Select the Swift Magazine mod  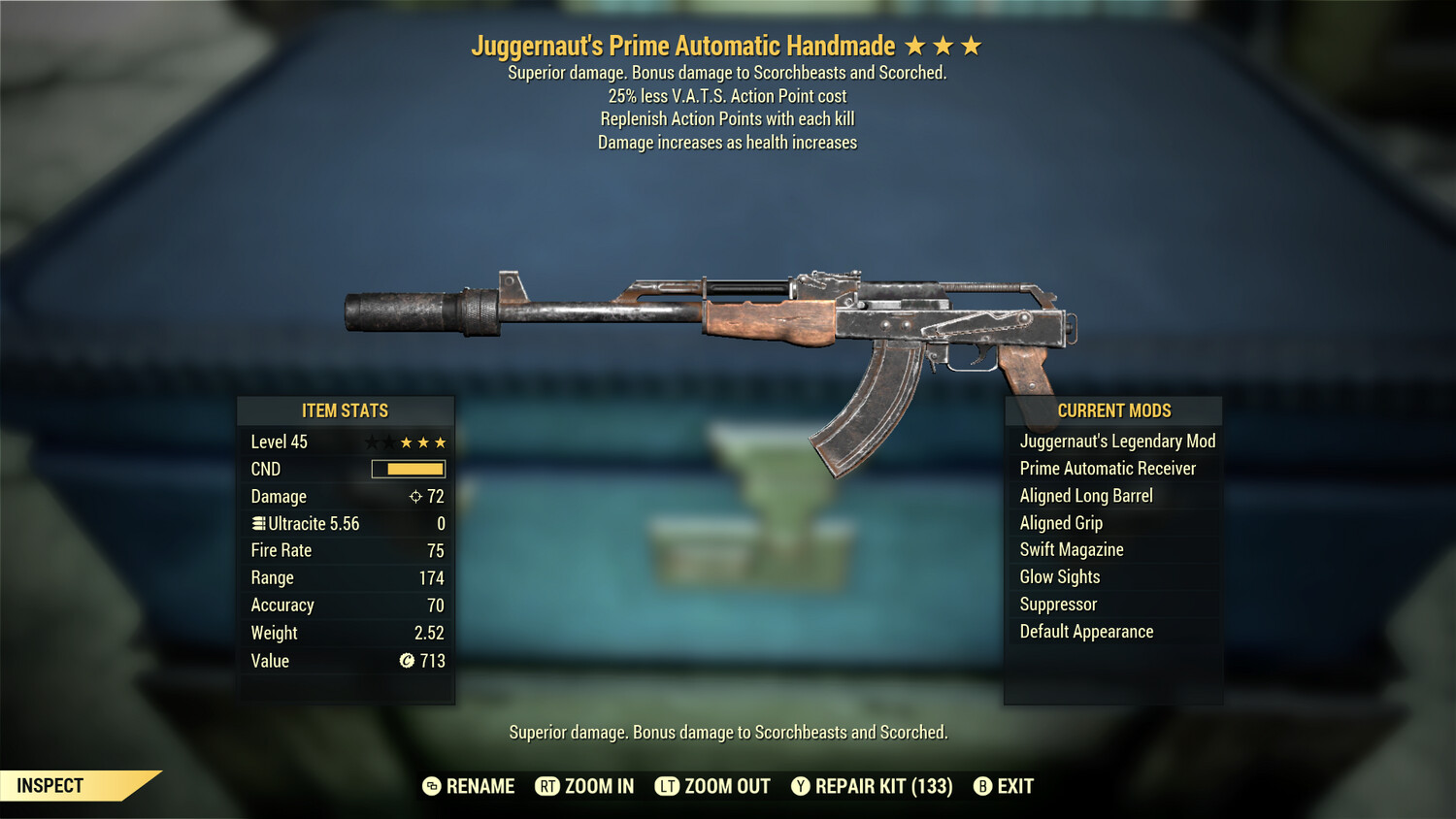[x=1071, y=549]
